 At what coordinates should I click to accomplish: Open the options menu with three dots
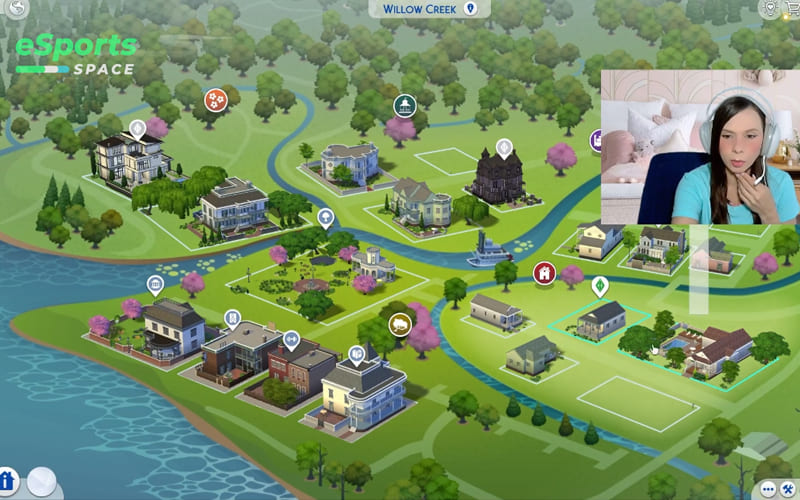768,489
